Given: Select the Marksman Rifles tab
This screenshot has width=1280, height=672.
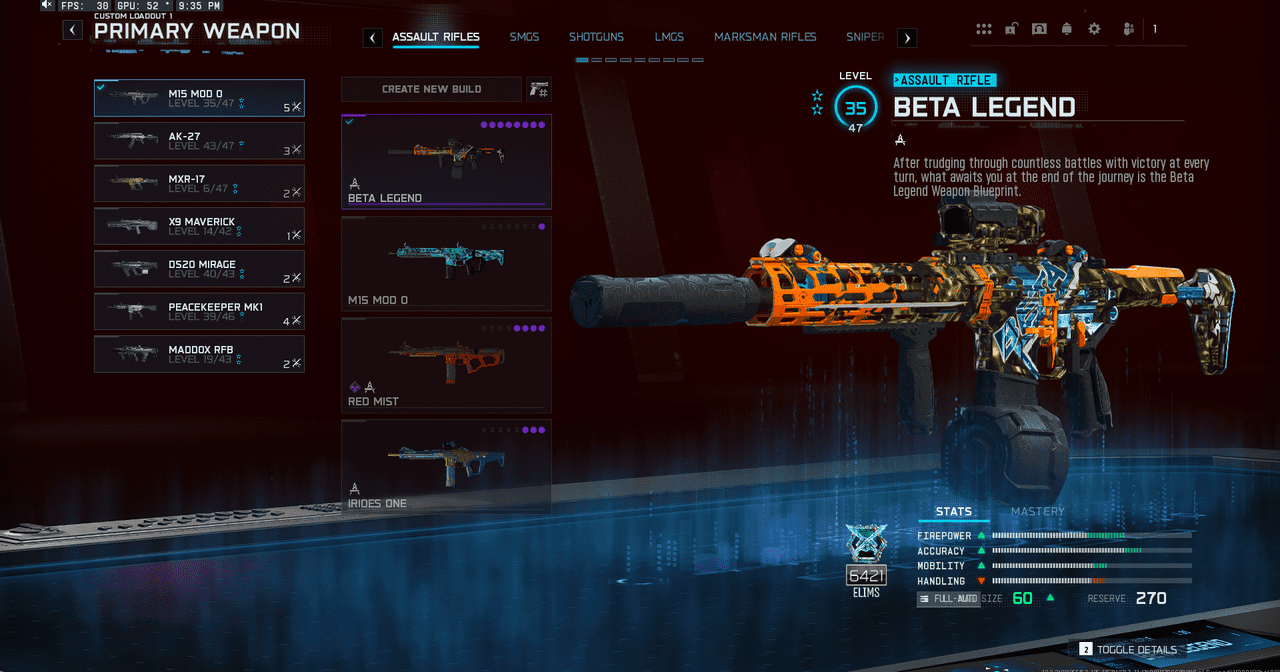Looking at the screenshot, I should [x=765, y=37].
